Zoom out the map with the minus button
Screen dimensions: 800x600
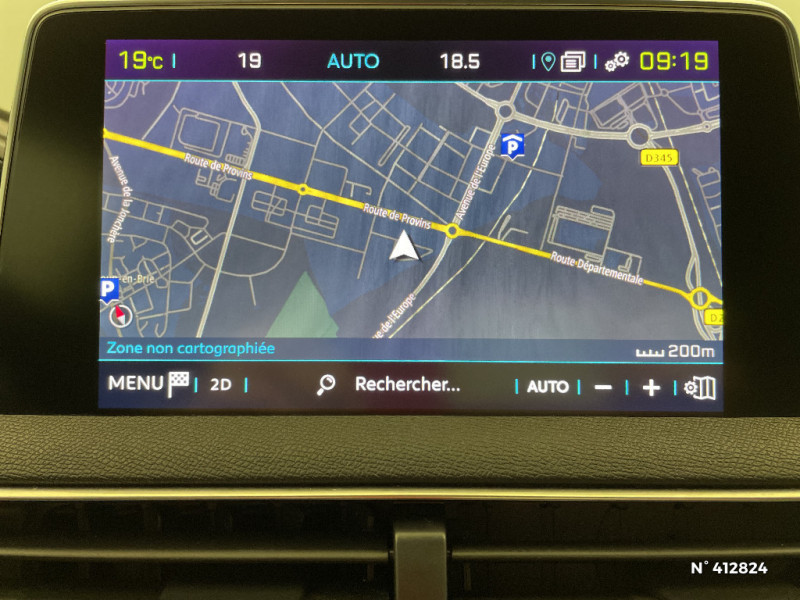click(x=603, y=387)
